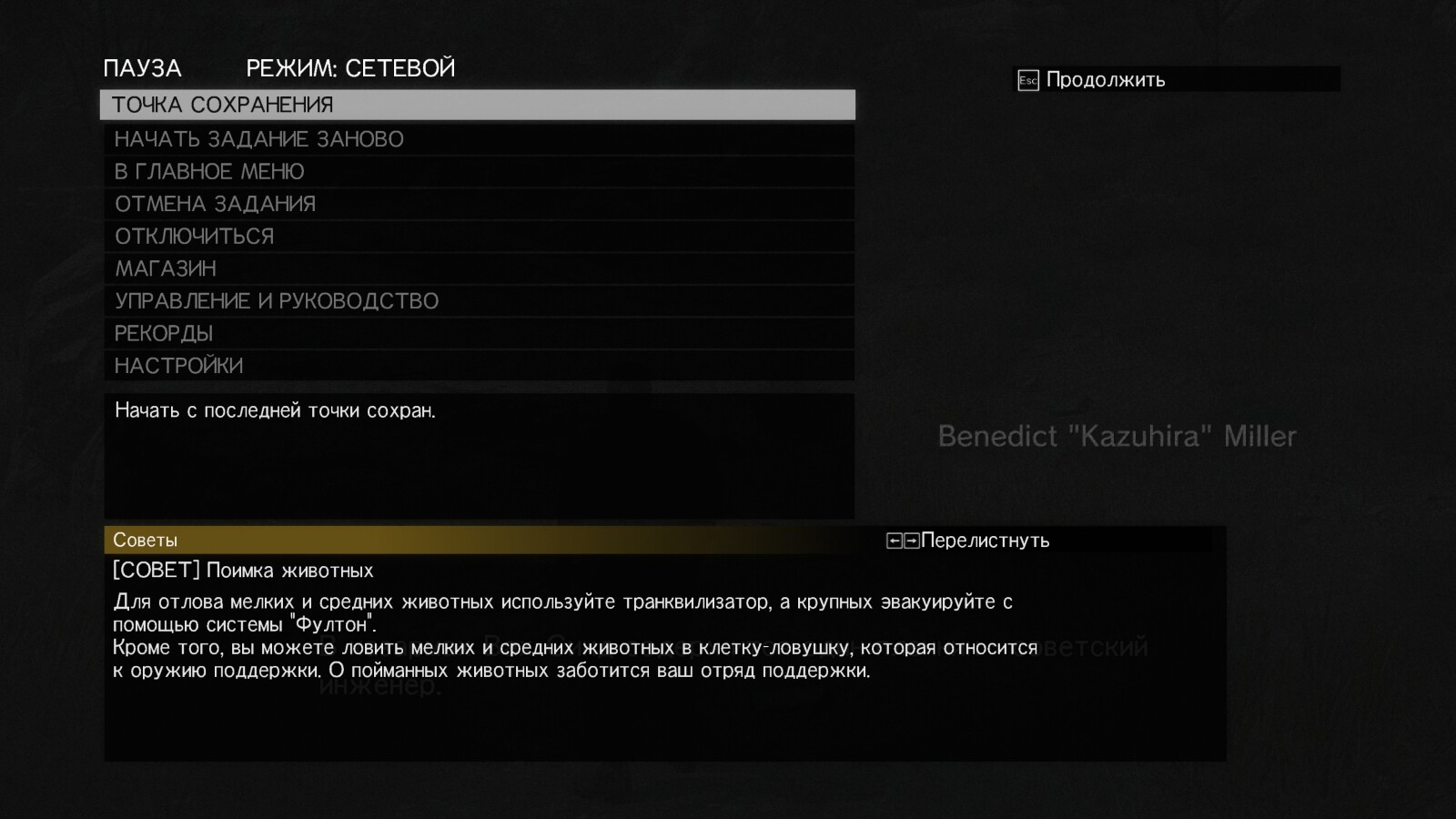
Task: Click Продолжить to resume the game
Action: pyautogui.click(x=1106, y=80)
